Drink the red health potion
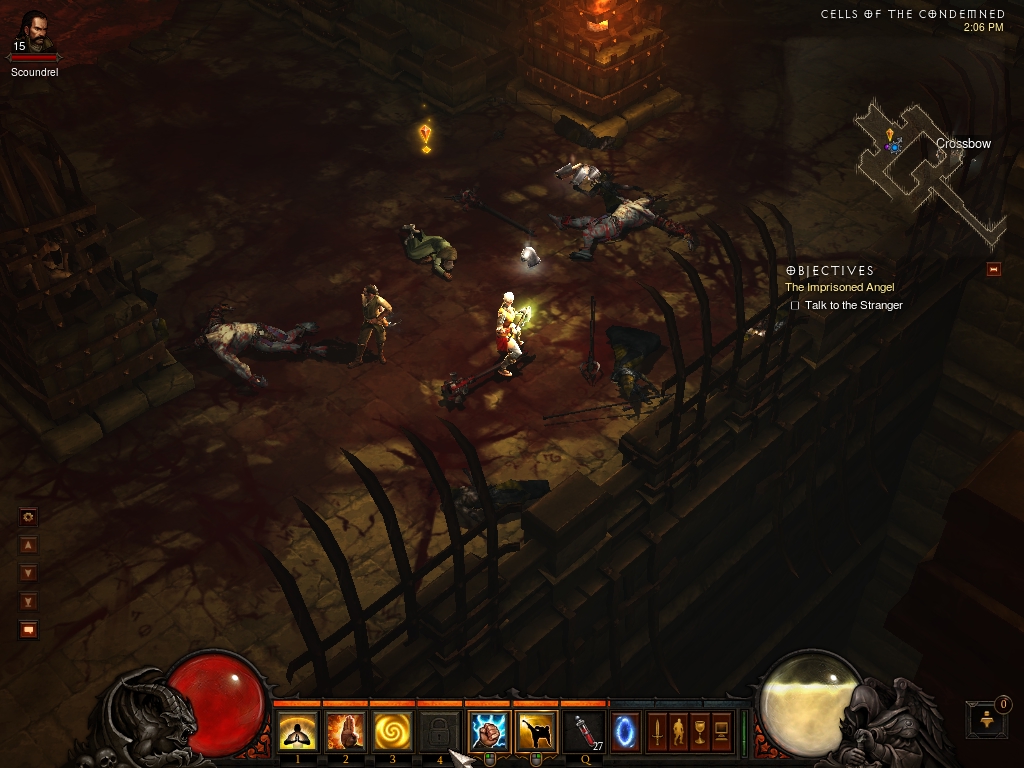The height and width of the screenshot is (768, 1024). (584, 732)
